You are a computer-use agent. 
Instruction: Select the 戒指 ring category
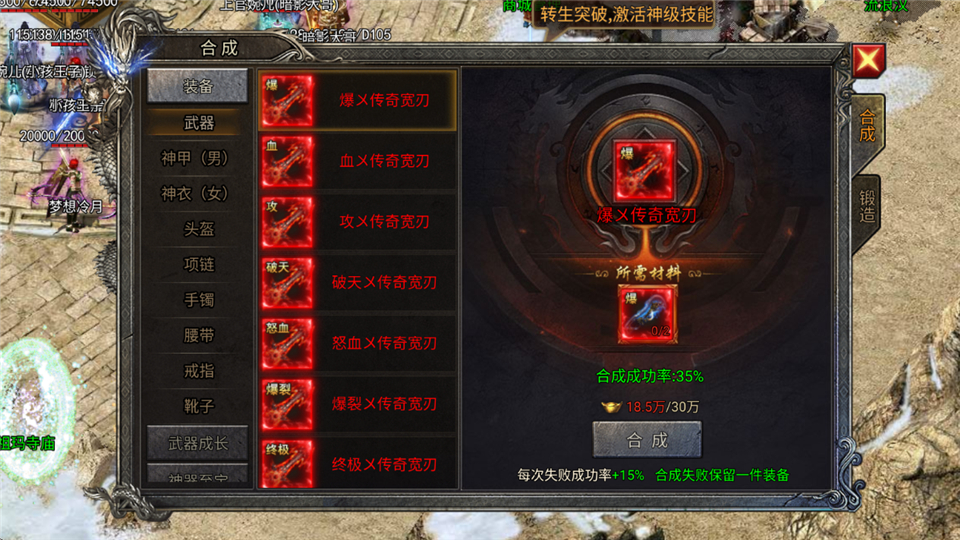[197, 370]
